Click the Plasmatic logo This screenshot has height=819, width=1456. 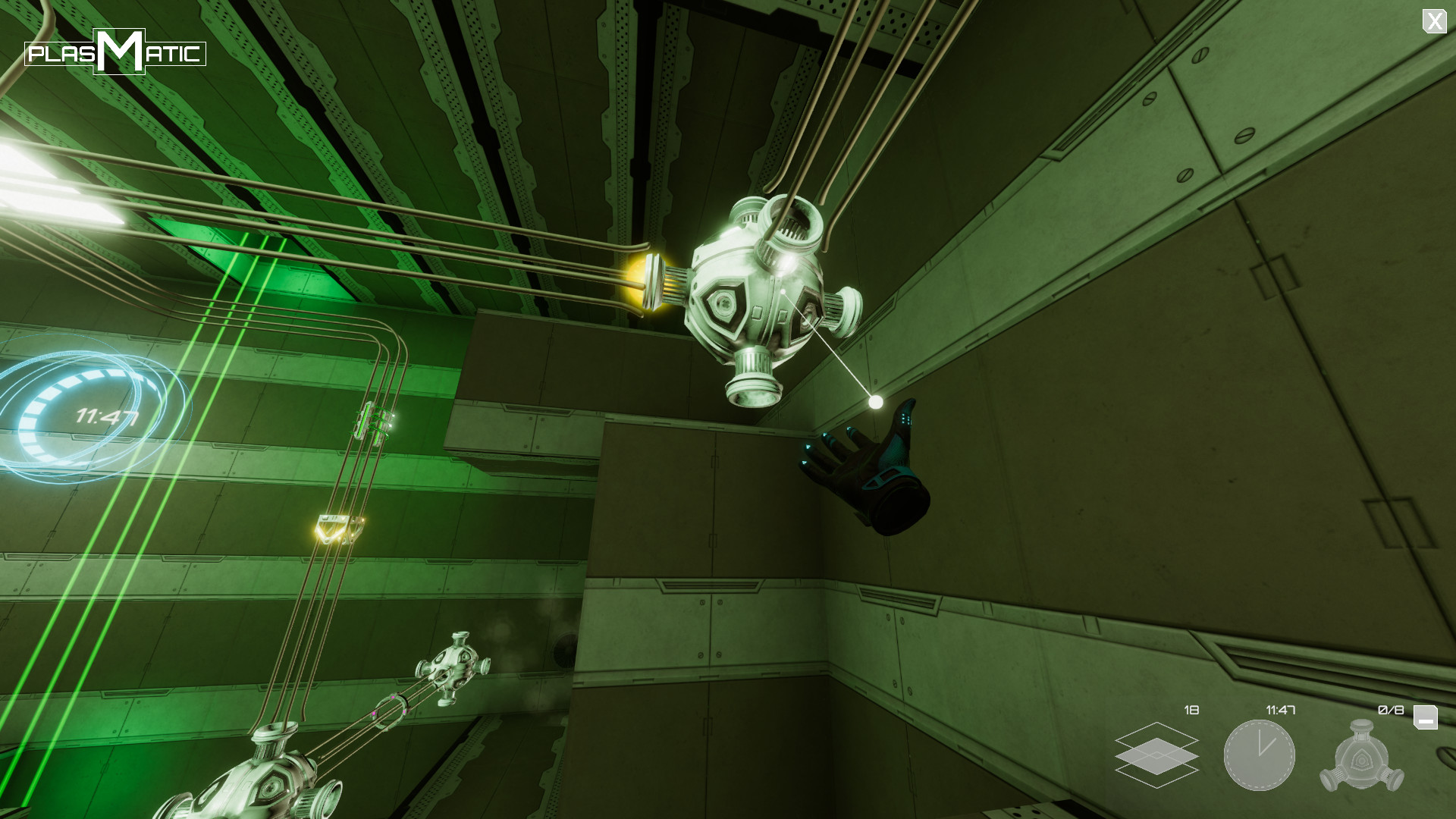(x=115, y=53)
